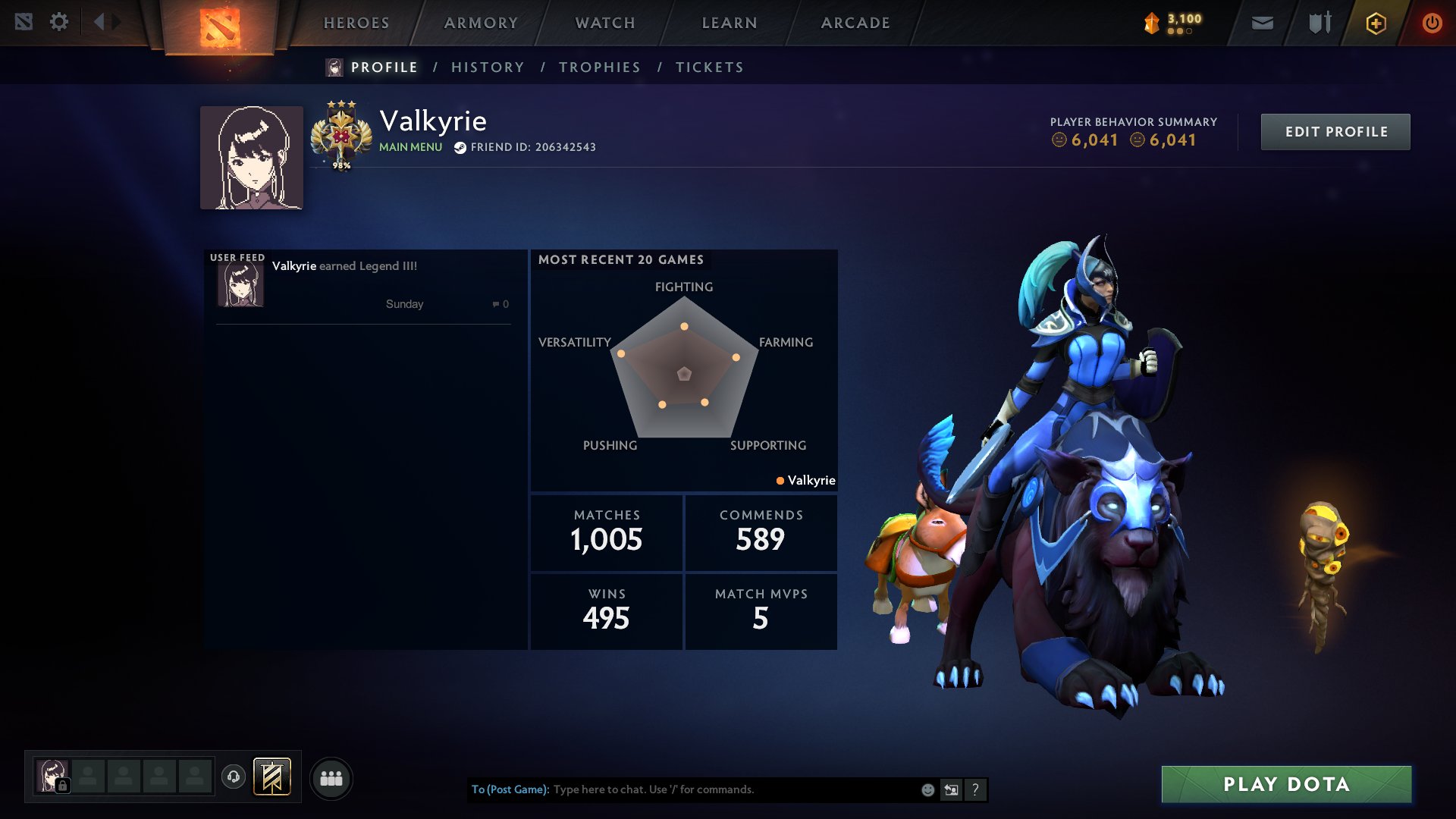Open the settings gear icon
Image resolution: width=1456 pixels, height=819 pixels.
point(59,22)
